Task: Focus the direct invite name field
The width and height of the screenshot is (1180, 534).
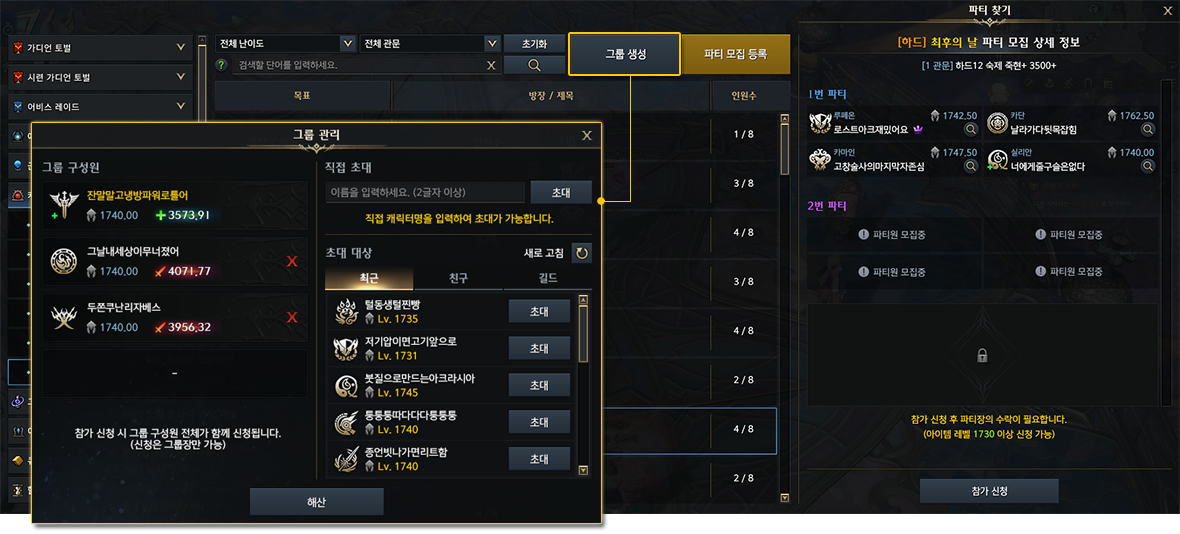Action: tap(425, 192)
